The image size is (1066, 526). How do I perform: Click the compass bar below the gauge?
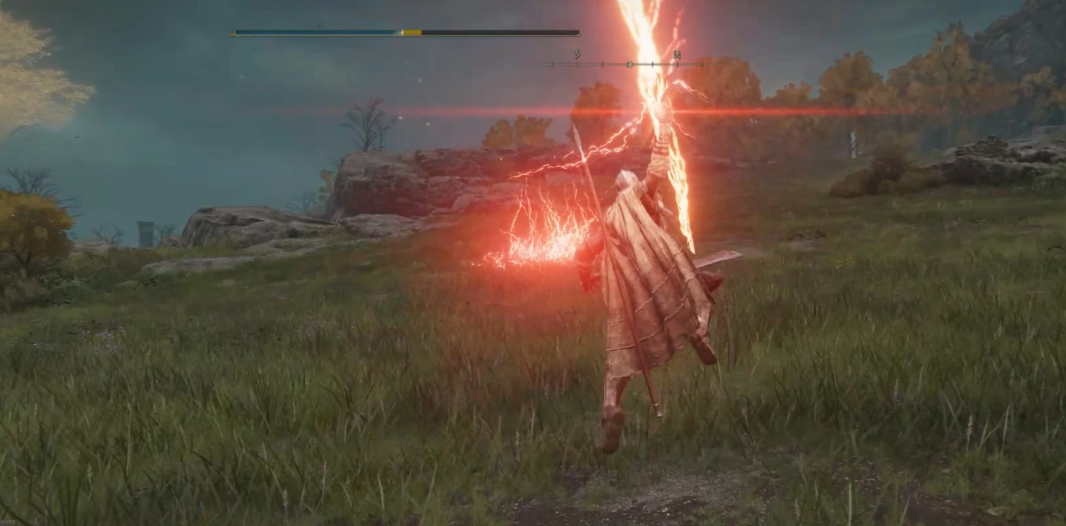(x=627, y=64)
